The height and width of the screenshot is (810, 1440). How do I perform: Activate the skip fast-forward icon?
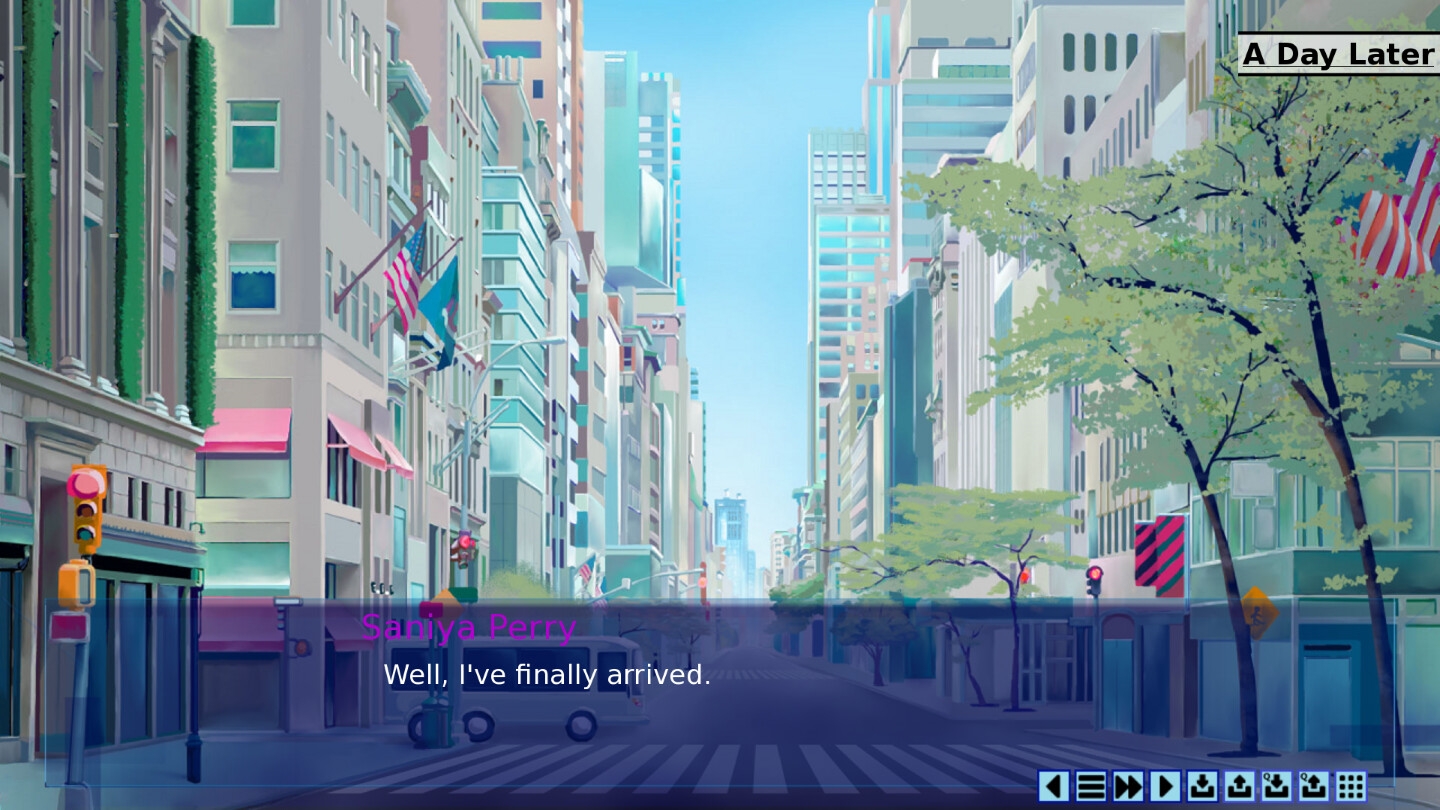coord(1127,785)
